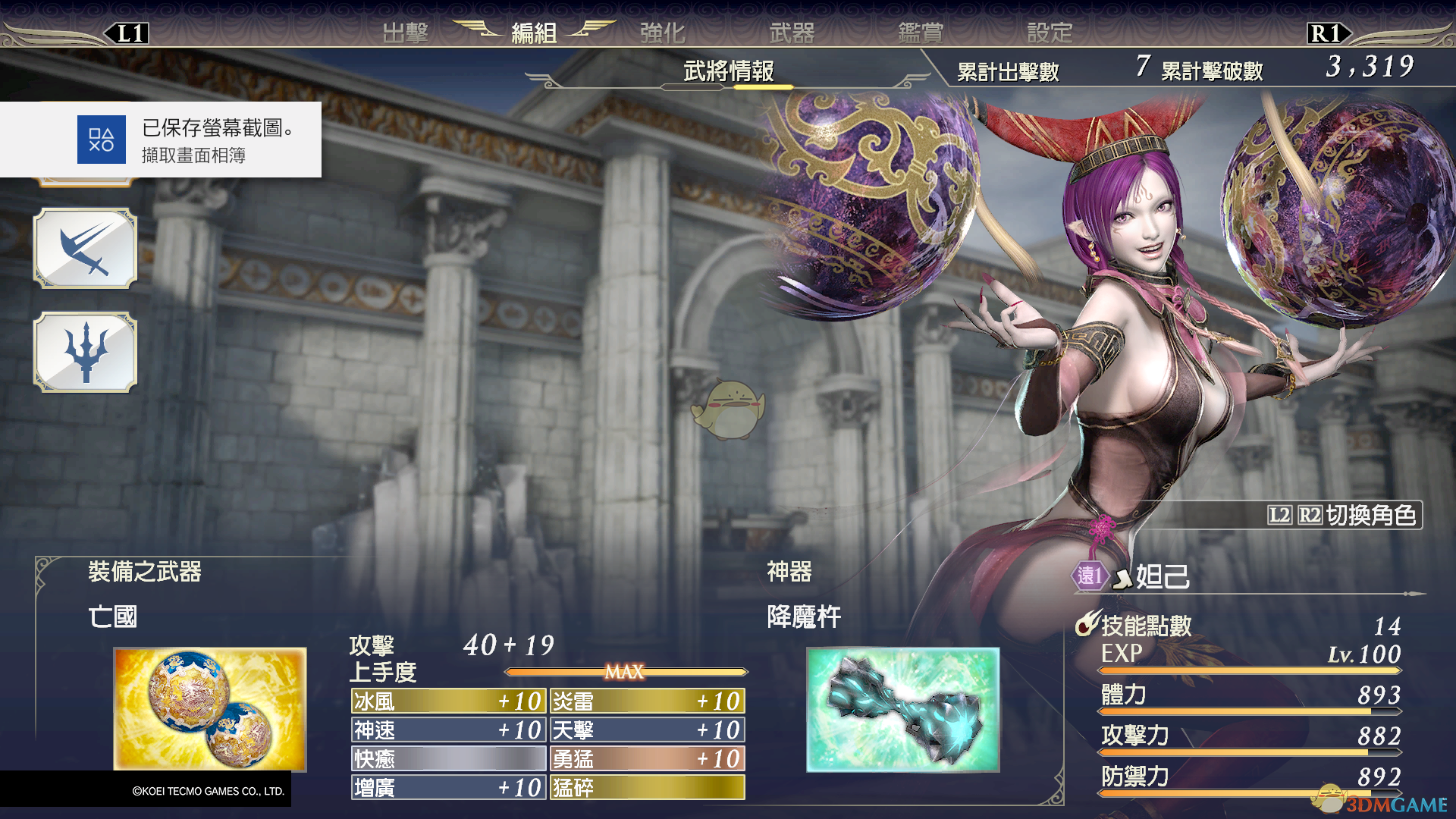Open the screenshot saved notification
1456x819 pixels.
(161, 140)
